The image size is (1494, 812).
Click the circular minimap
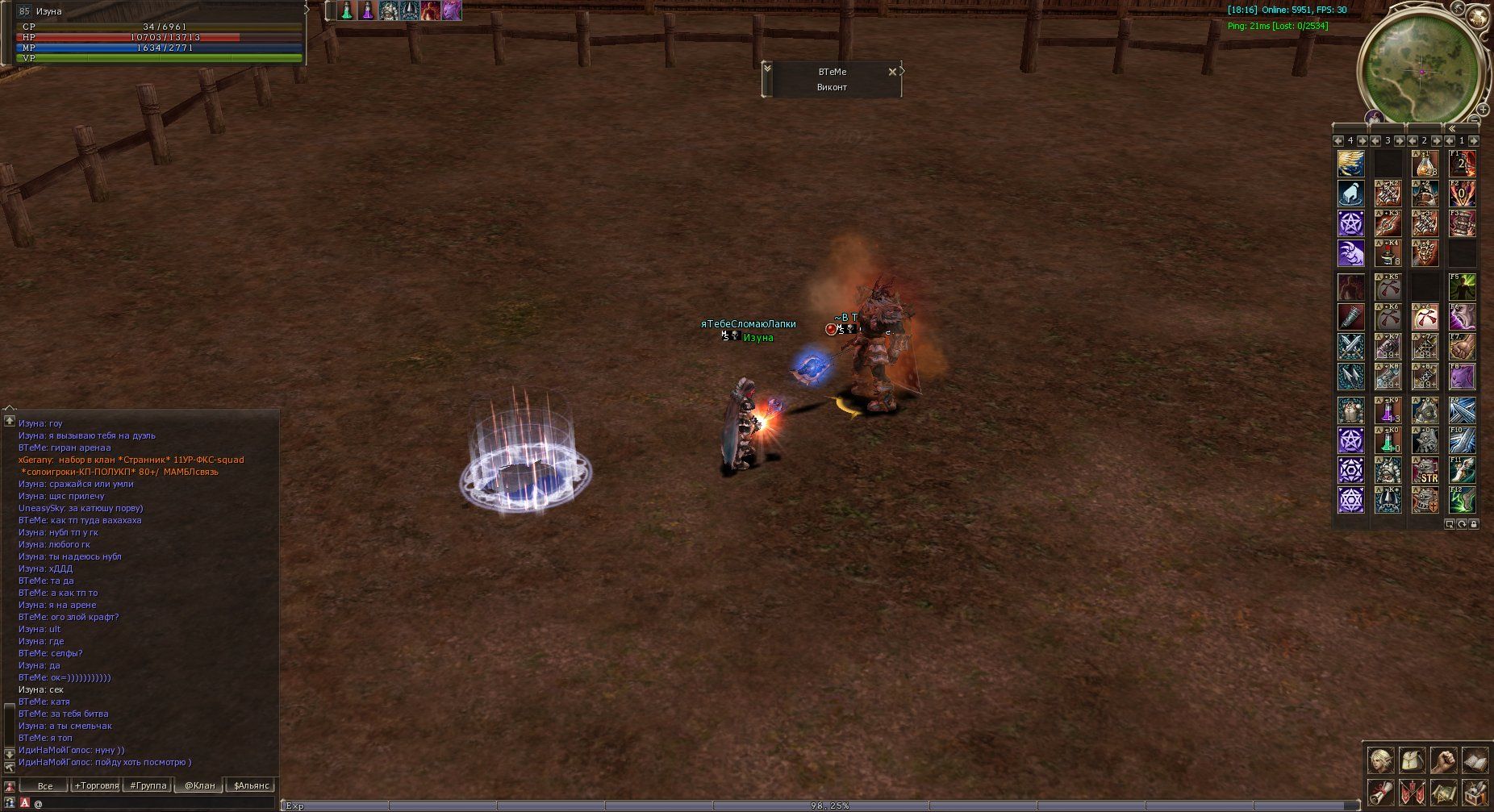[1423, 69]
